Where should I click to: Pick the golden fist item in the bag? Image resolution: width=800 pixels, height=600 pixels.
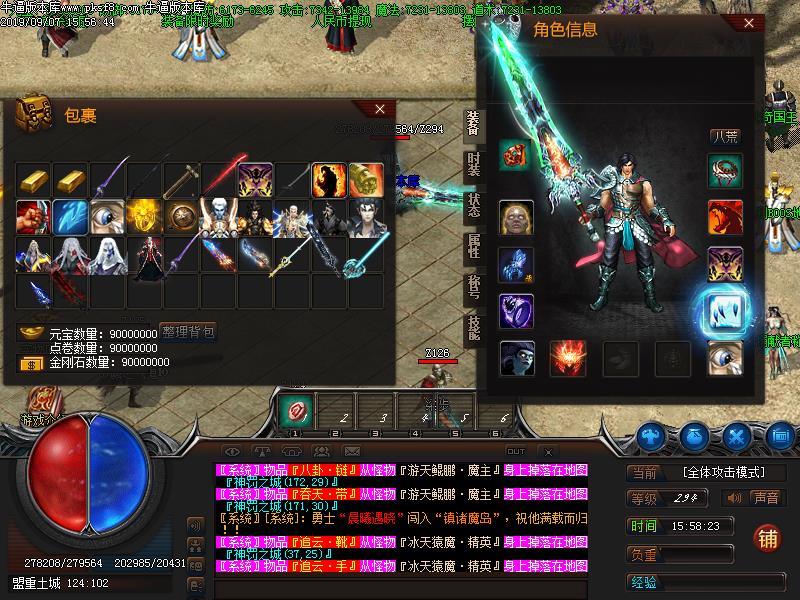366,180
